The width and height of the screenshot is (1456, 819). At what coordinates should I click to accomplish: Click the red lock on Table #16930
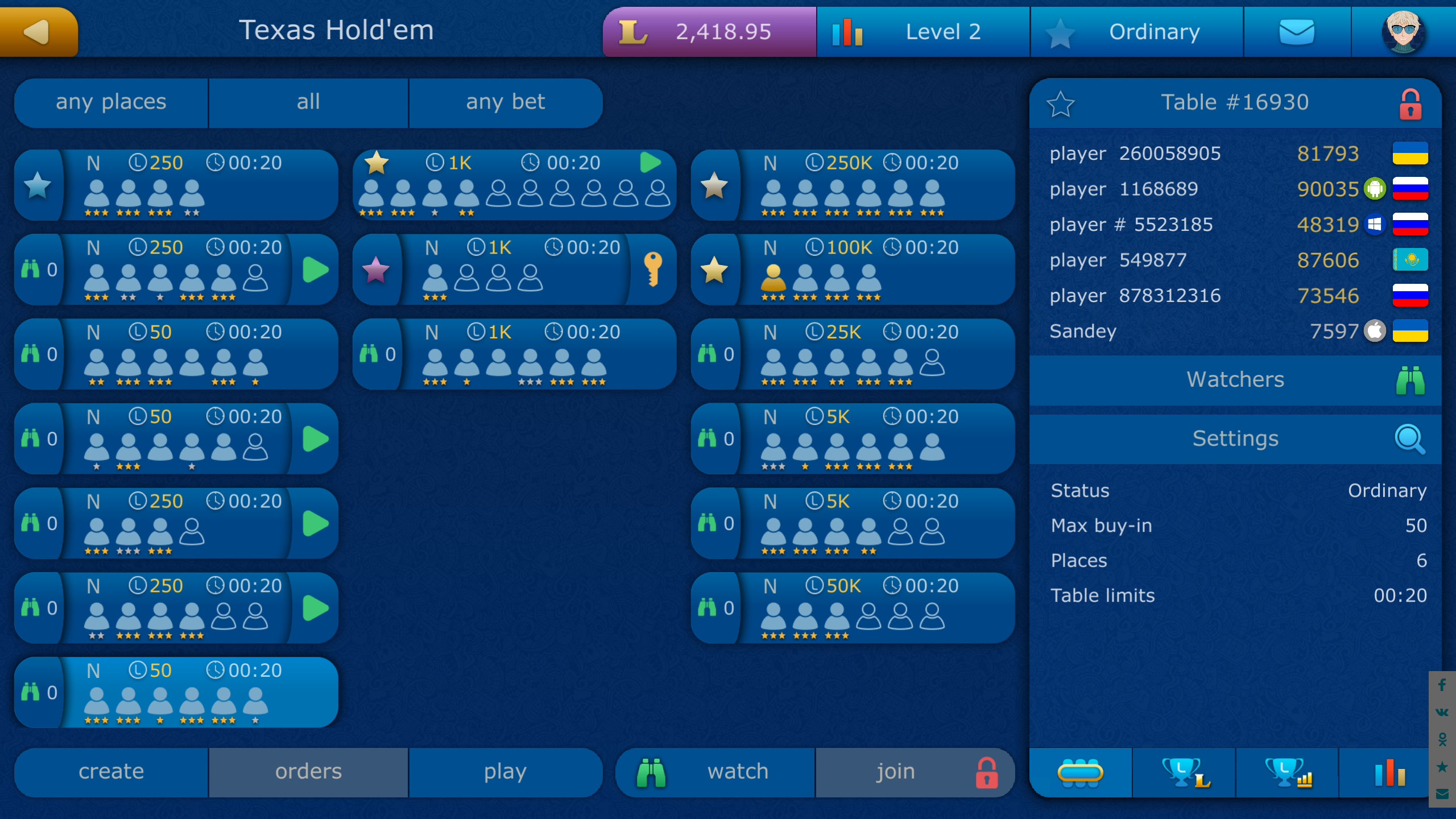1411,103
